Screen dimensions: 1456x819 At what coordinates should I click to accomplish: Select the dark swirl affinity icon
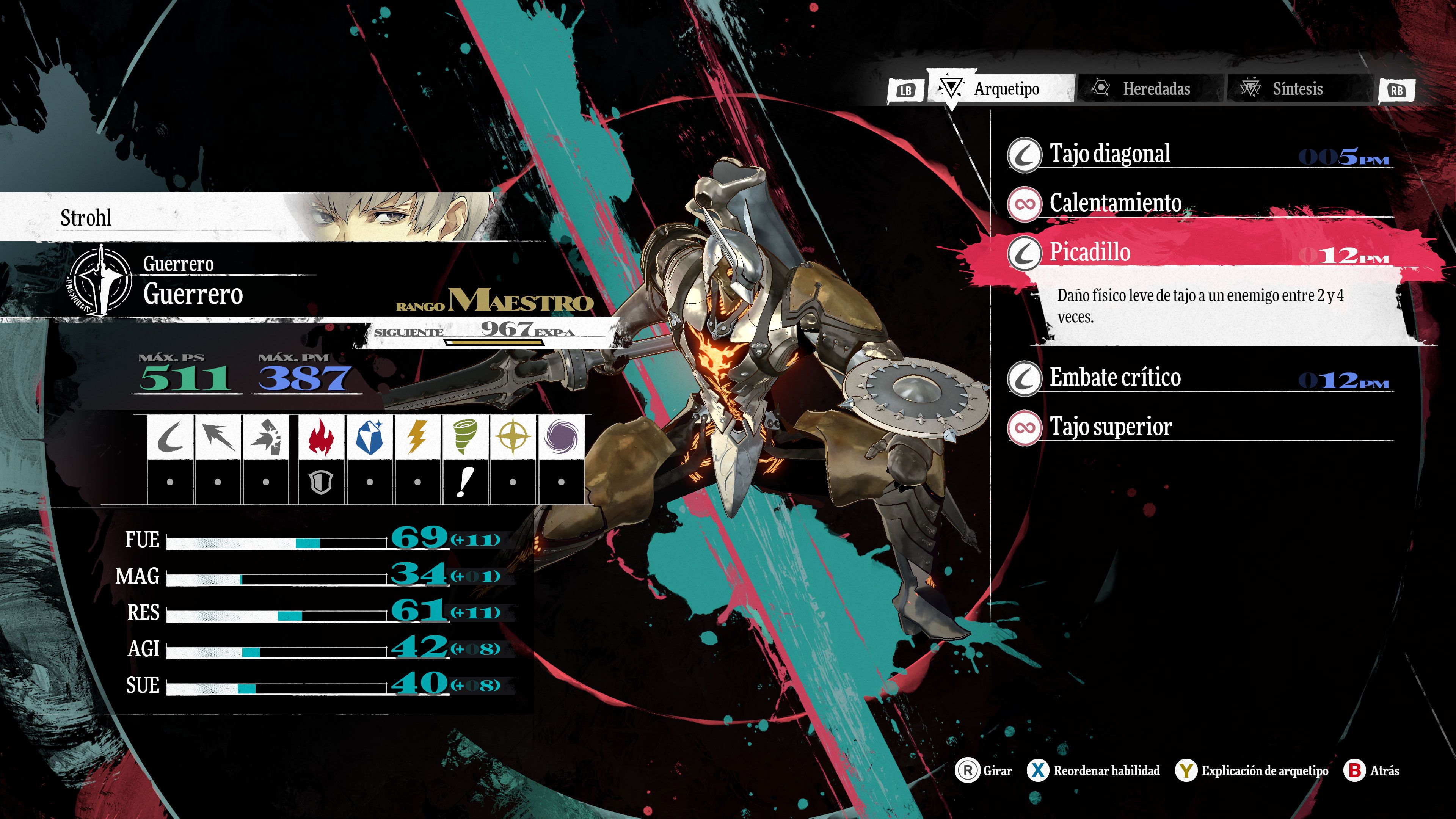coord(561,437)
